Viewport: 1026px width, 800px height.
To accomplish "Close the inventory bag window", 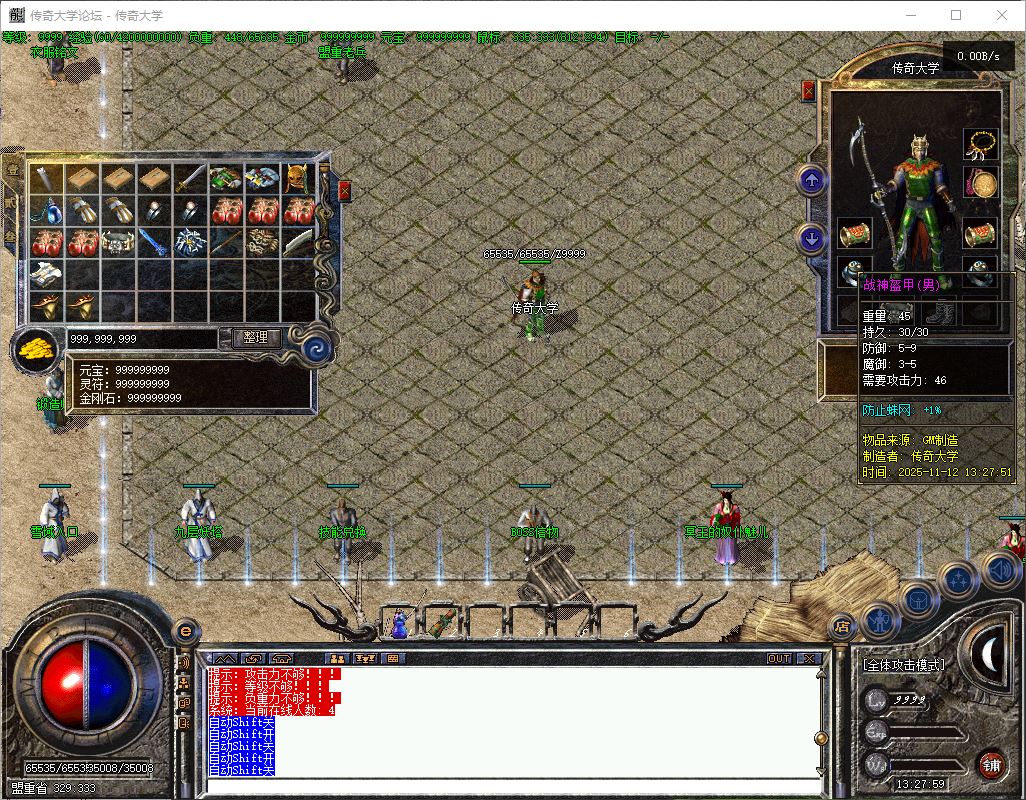I will coord(345,190).
